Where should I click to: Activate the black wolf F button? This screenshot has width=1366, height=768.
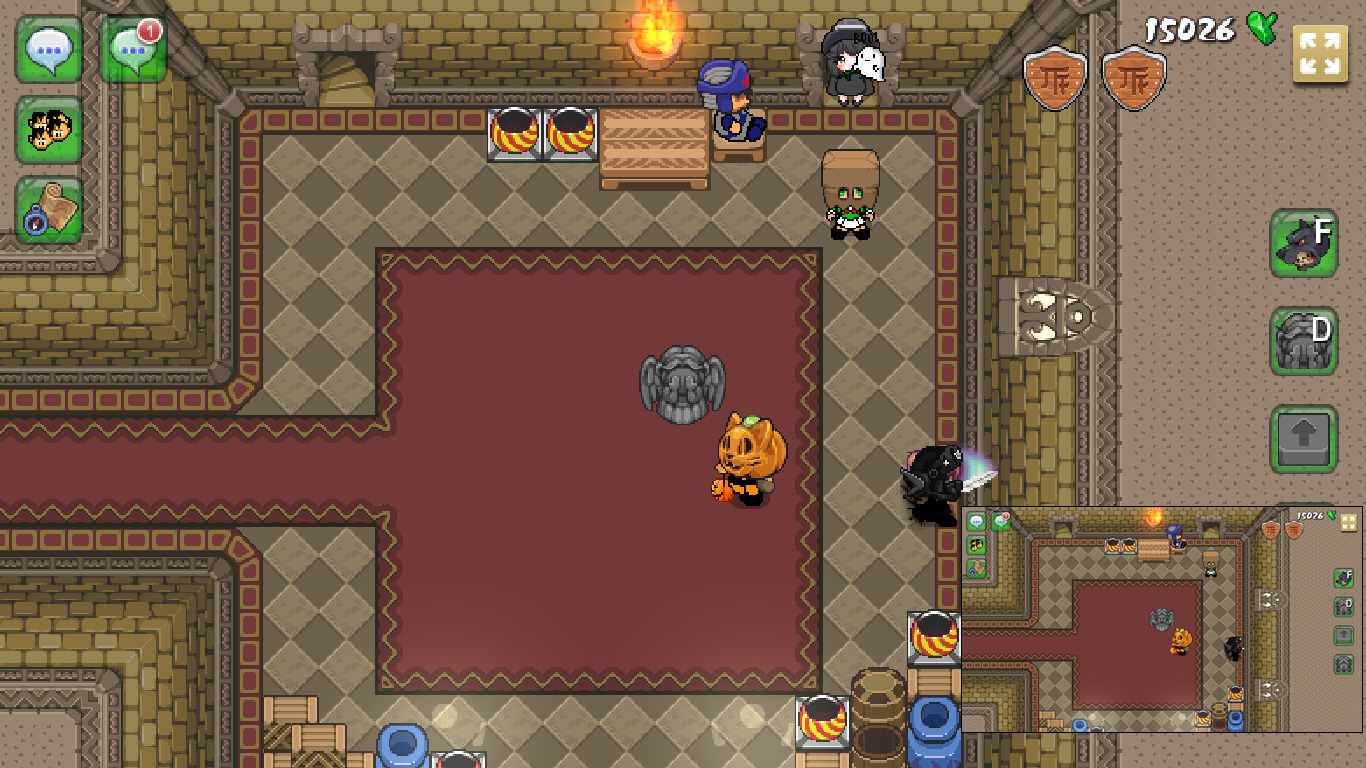[x=1304, y=243]
